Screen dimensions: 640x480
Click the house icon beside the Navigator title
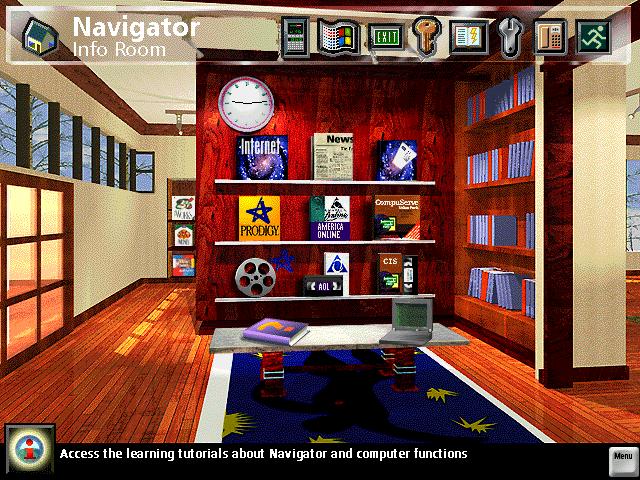click(38, 35)
